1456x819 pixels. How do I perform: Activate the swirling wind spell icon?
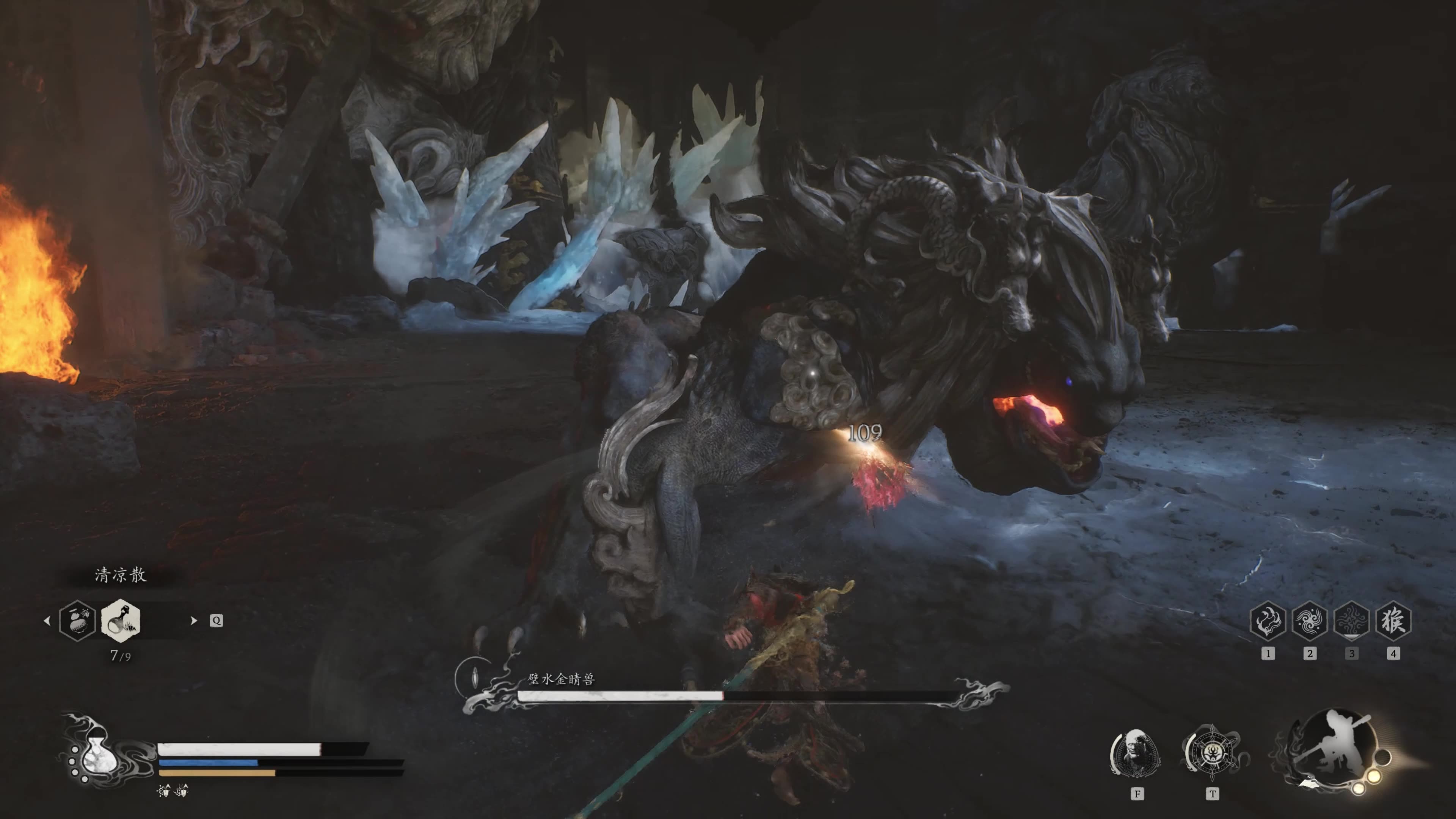[1310, 621]
